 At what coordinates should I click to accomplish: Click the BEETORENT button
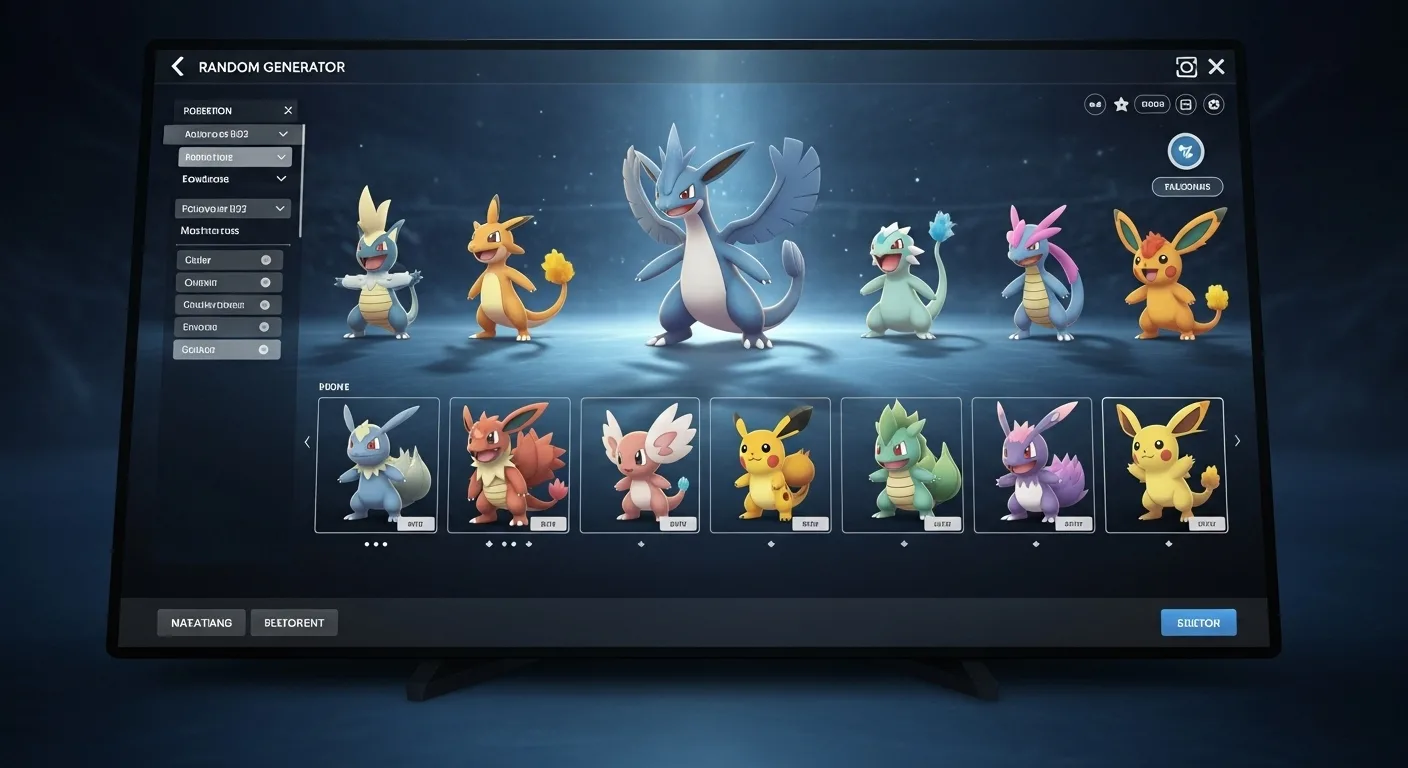294,623
